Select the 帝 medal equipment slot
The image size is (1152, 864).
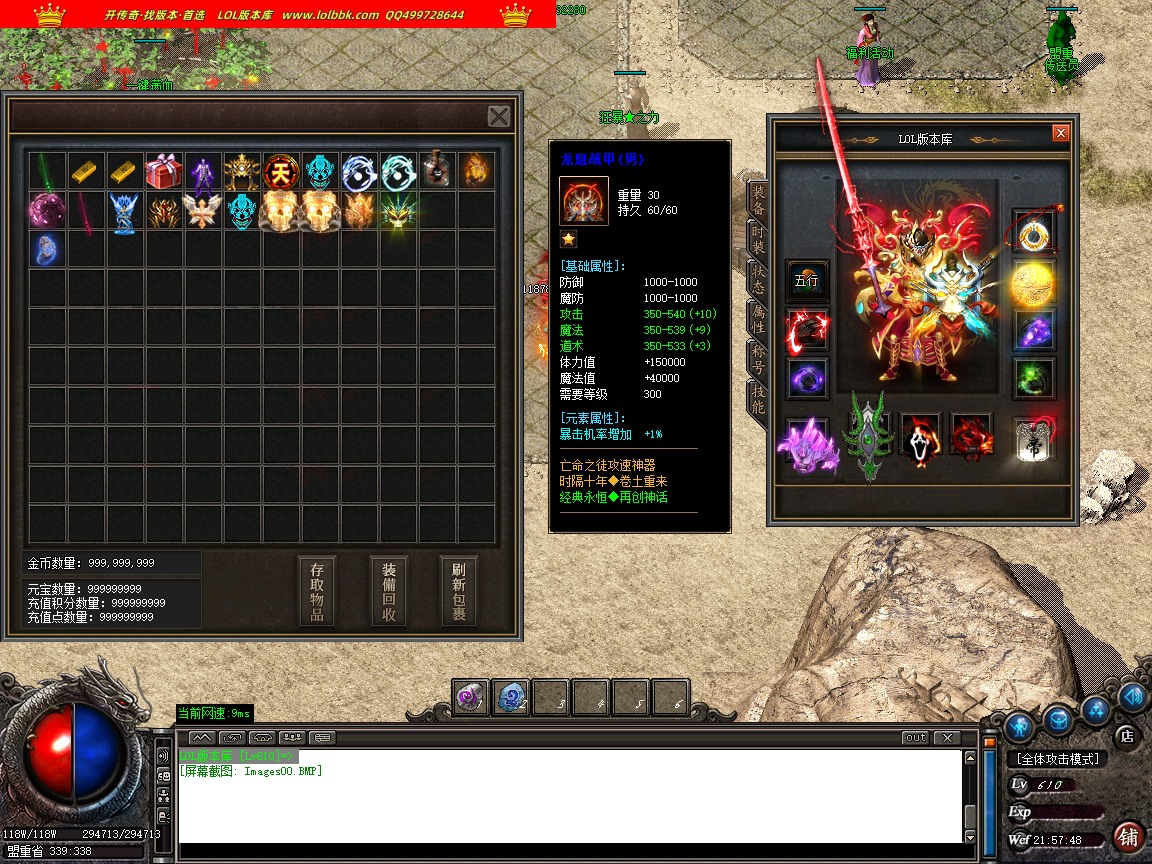click(1033, 439)
